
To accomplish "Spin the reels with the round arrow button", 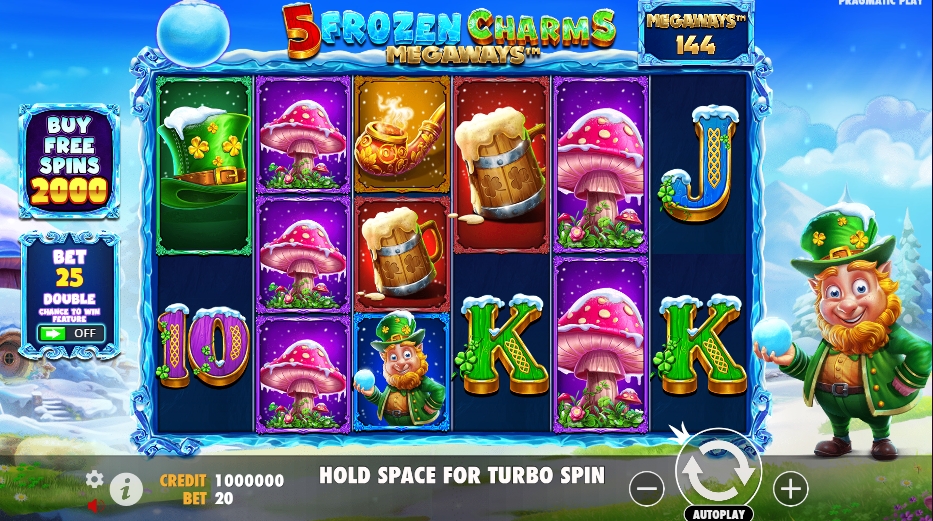I will point(718,471).
